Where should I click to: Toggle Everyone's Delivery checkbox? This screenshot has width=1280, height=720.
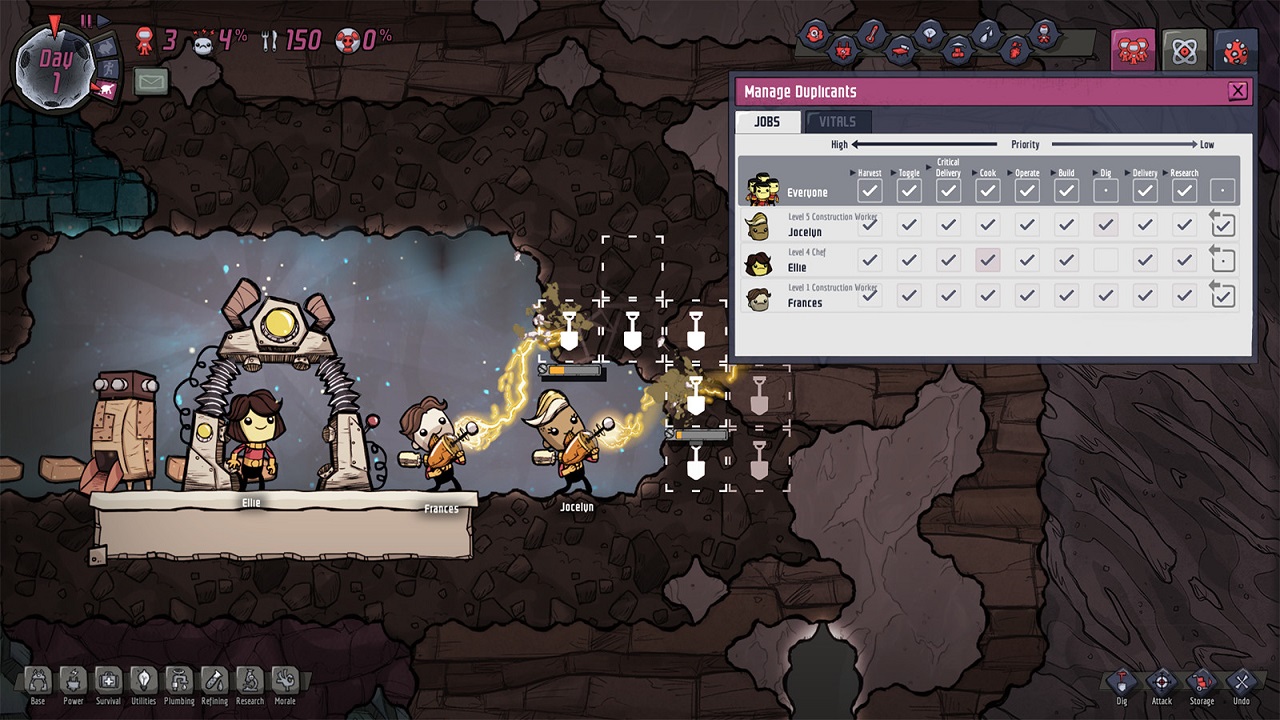(1145, 190)
